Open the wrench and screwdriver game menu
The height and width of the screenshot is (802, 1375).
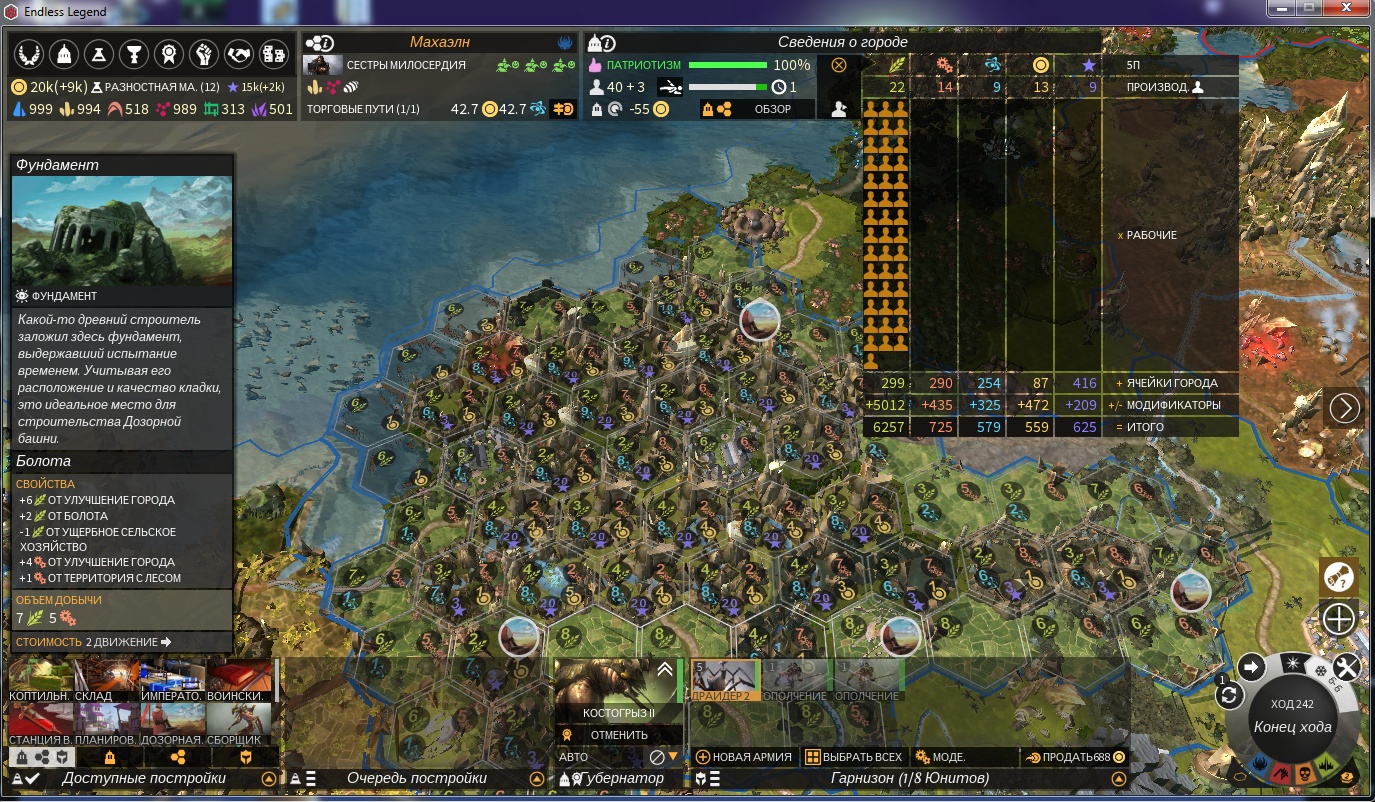tap(1346, 667)
